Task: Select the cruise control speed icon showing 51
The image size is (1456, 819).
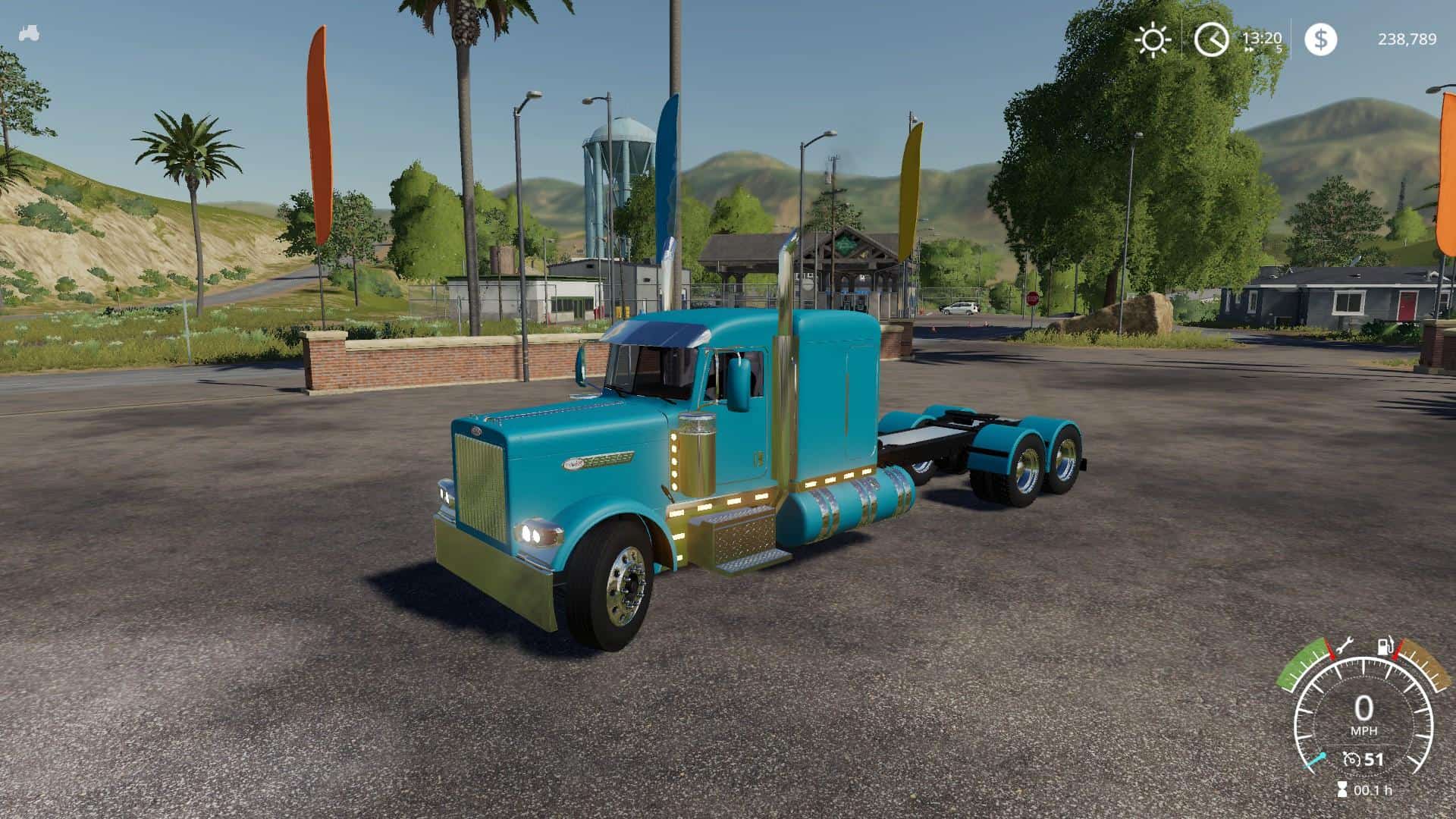Action: point(1352,759)
